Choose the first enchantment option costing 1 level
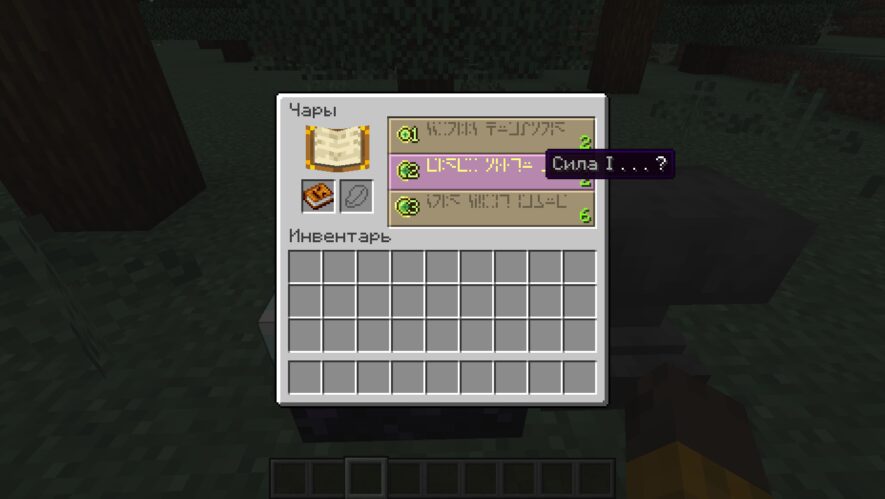The width and height of the screenshot is (885, 499). pyautogui.click(x=490, y=133)
